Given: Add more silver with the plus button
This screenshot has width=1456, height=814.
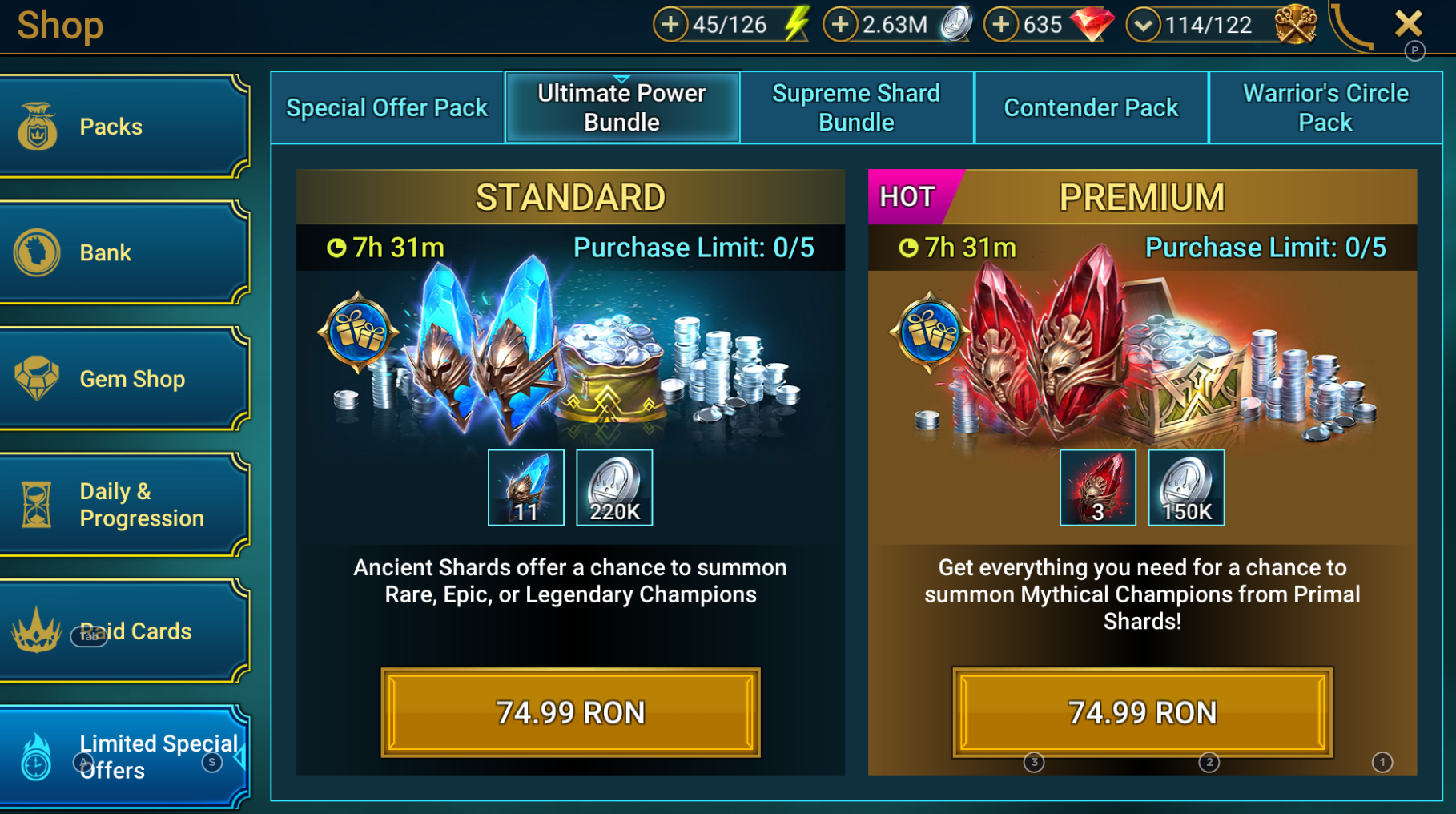Looking at the screenshot, I should click(x=840, y=25).
